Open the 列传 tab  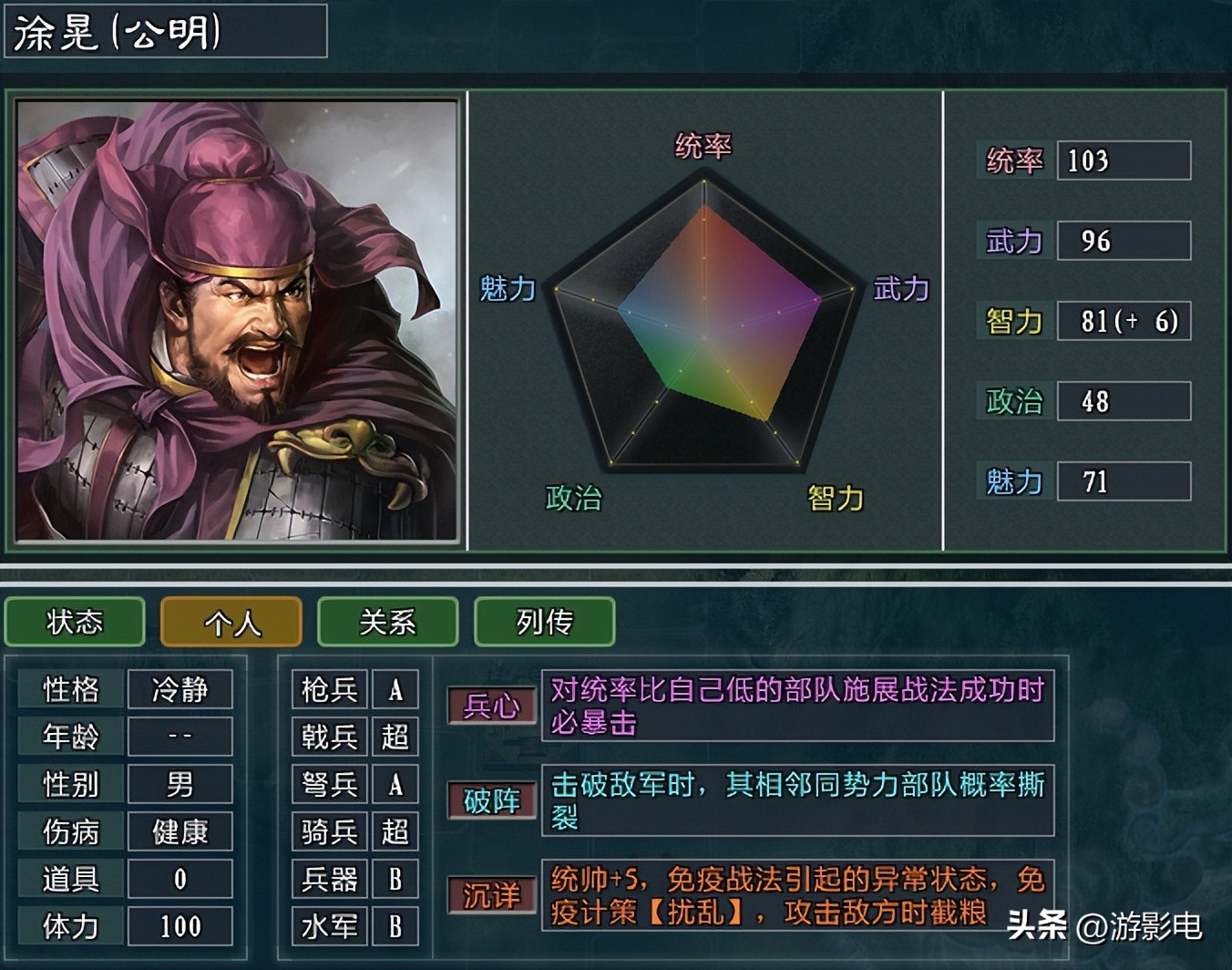544,623
